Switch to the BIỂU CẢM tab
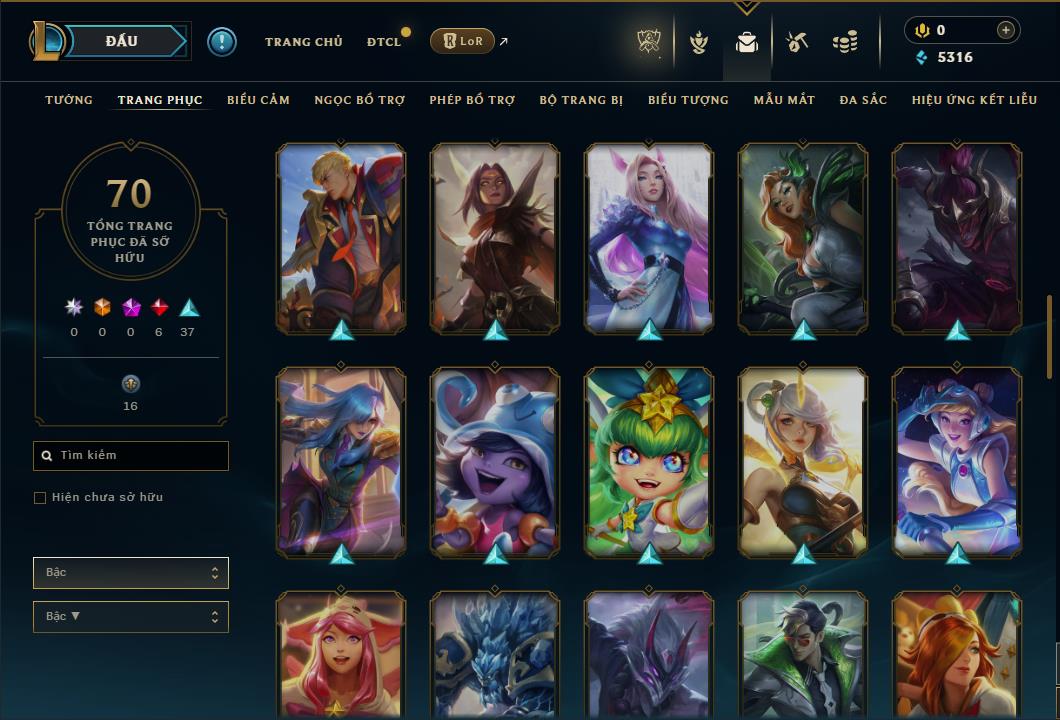This screenshot has width=1060, height=720. click(258, 100)
